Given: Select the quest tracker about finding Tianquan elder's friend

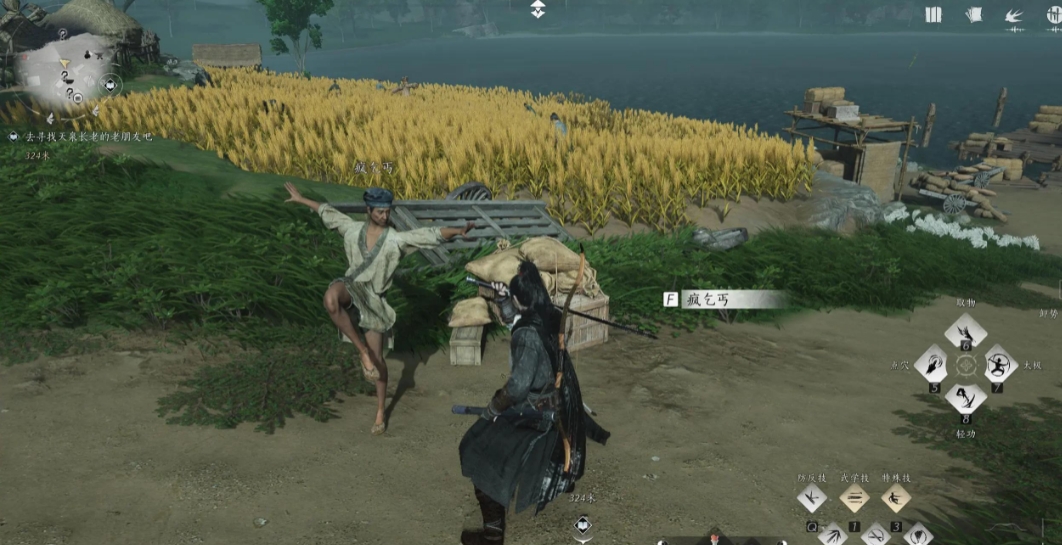Looking at the screenshot, I should coord(88,136).
